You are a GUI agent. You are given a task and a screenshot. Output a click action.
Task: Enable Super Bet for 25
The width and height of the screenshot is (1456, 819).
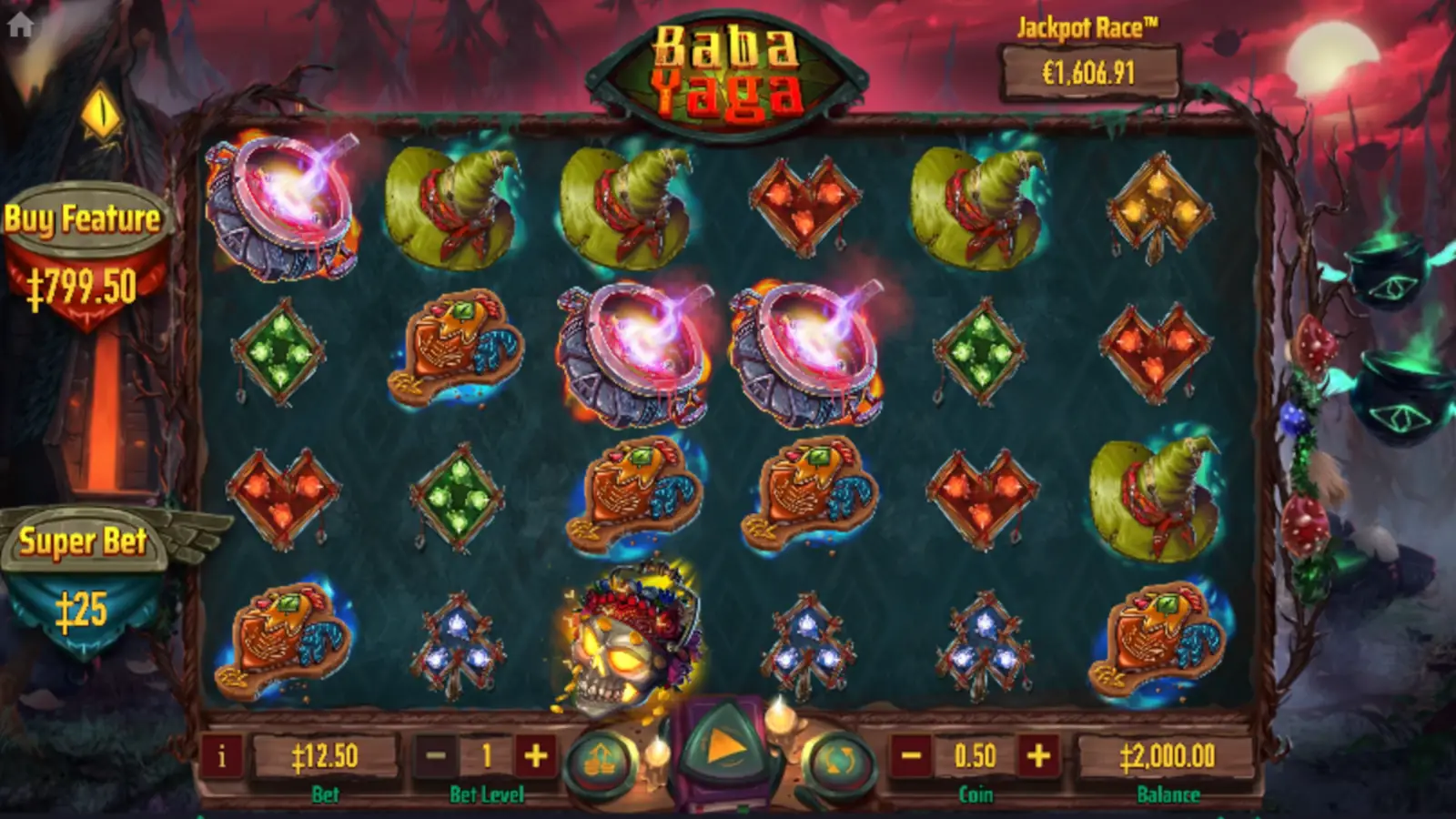tap(85, 569)
